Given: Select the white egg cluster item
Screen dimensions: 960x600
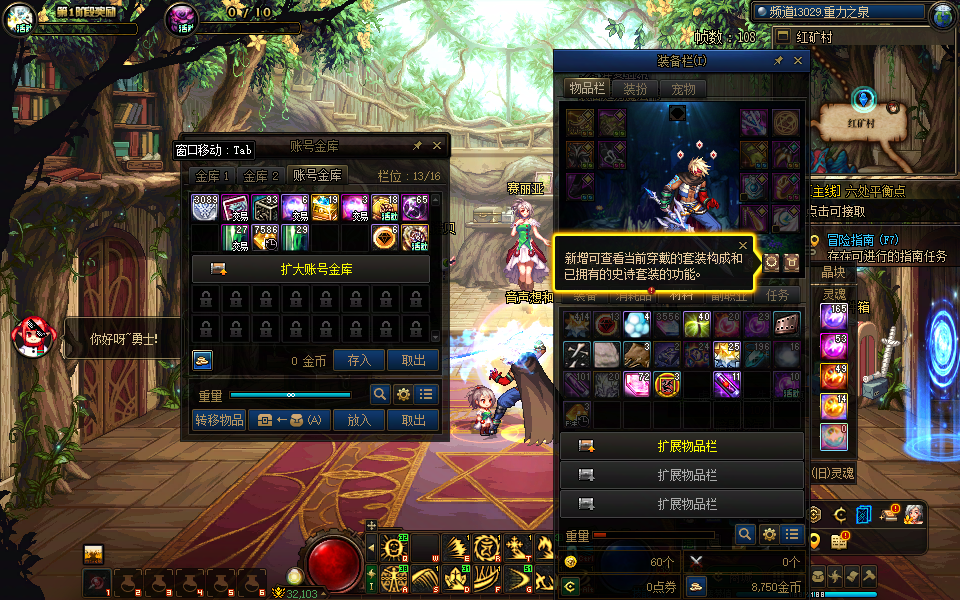Looking at the screenshot, I should coord(636,324).
